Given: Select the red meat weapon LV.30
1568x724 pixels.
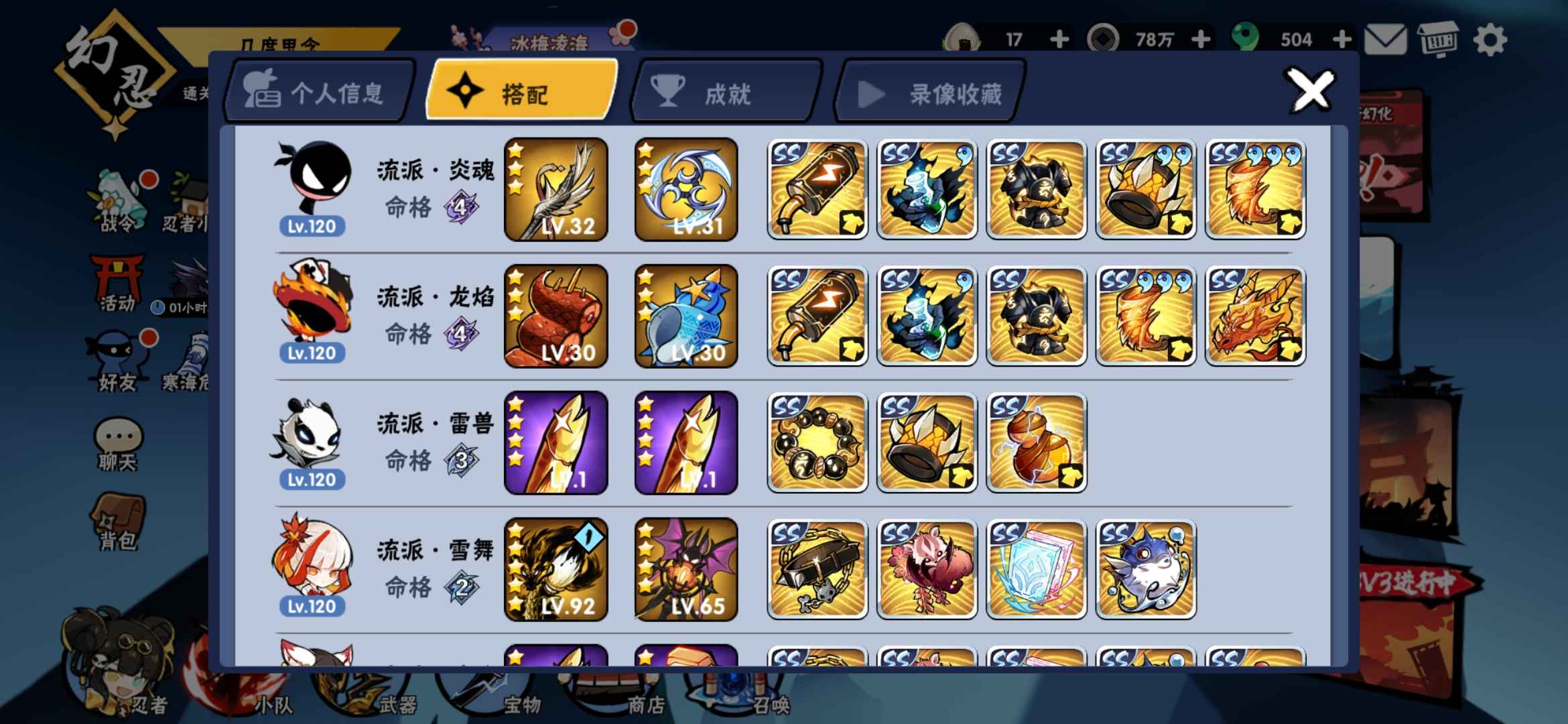Looking at the screenshot, I should point(556,316).
